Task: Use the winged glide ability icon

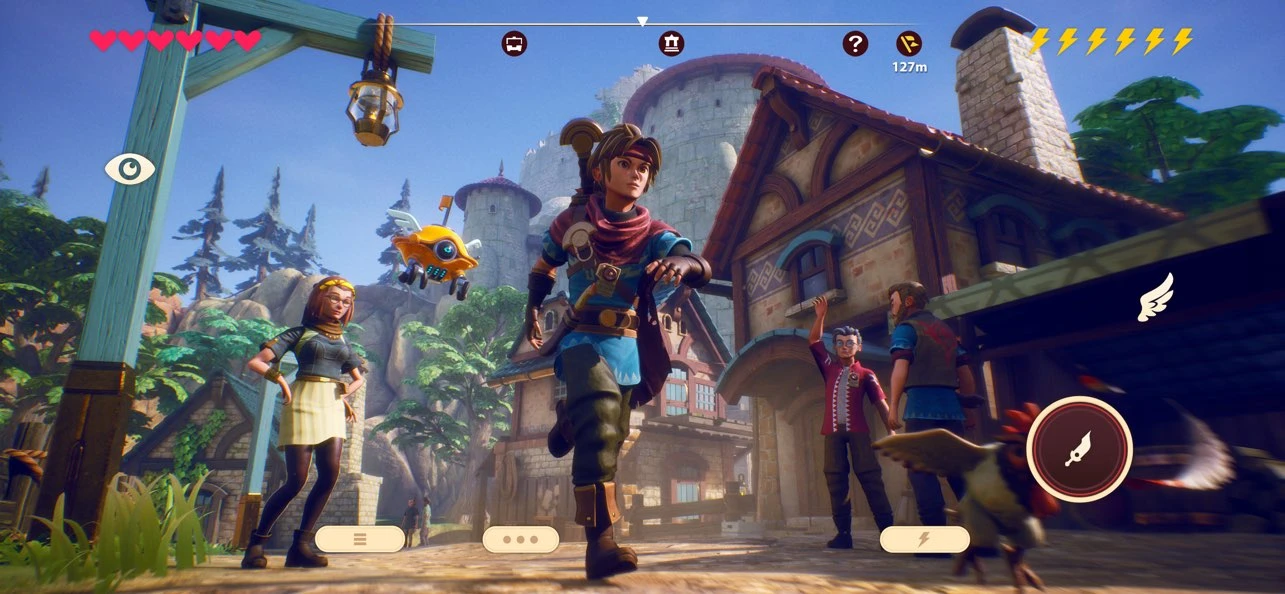Action: [1155, 298]
